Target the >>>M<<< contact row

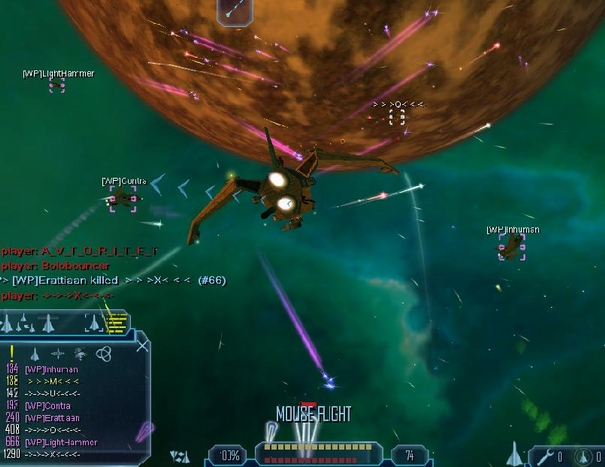coord(52,381)
